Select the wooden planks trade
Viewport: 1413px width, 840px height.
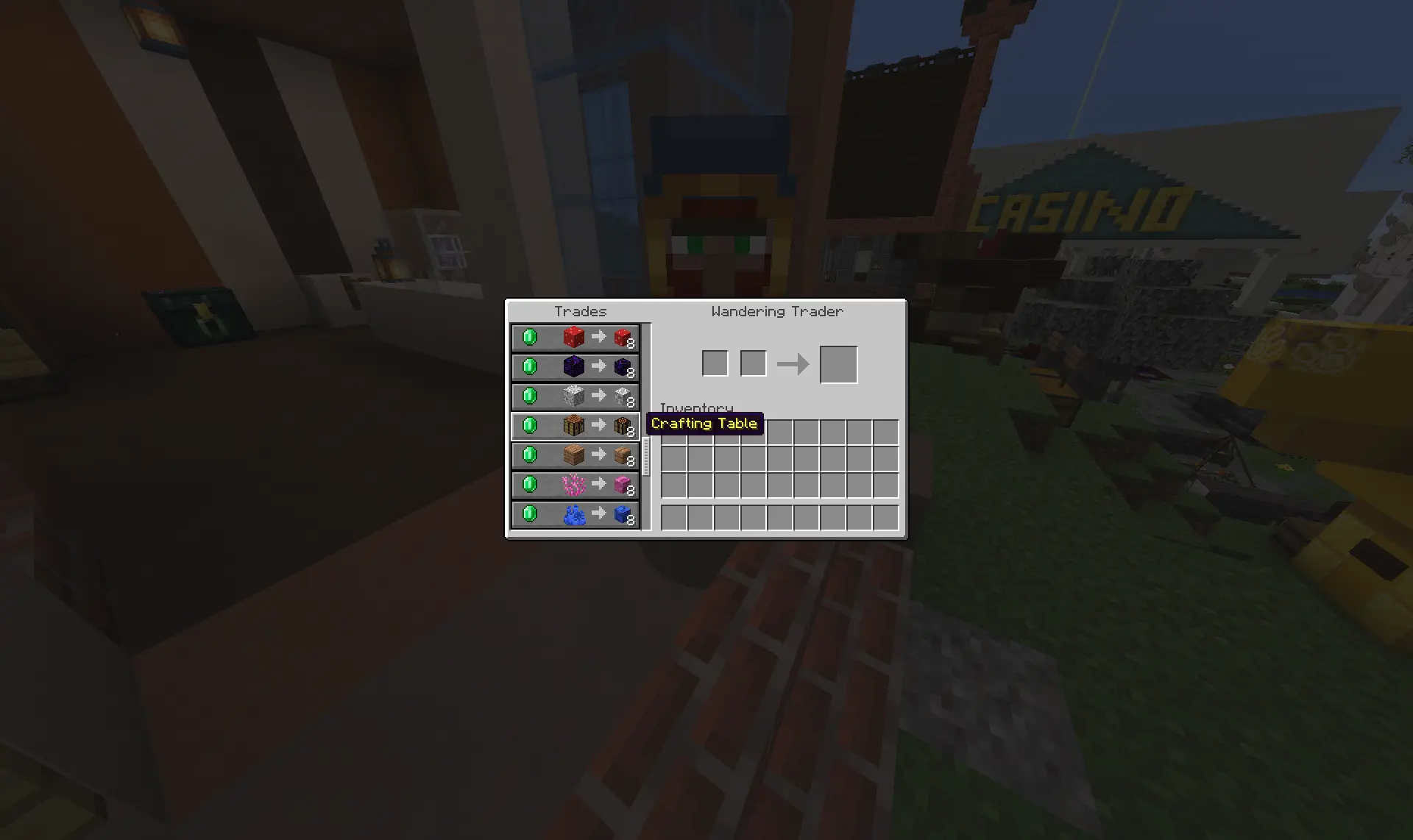575,455
